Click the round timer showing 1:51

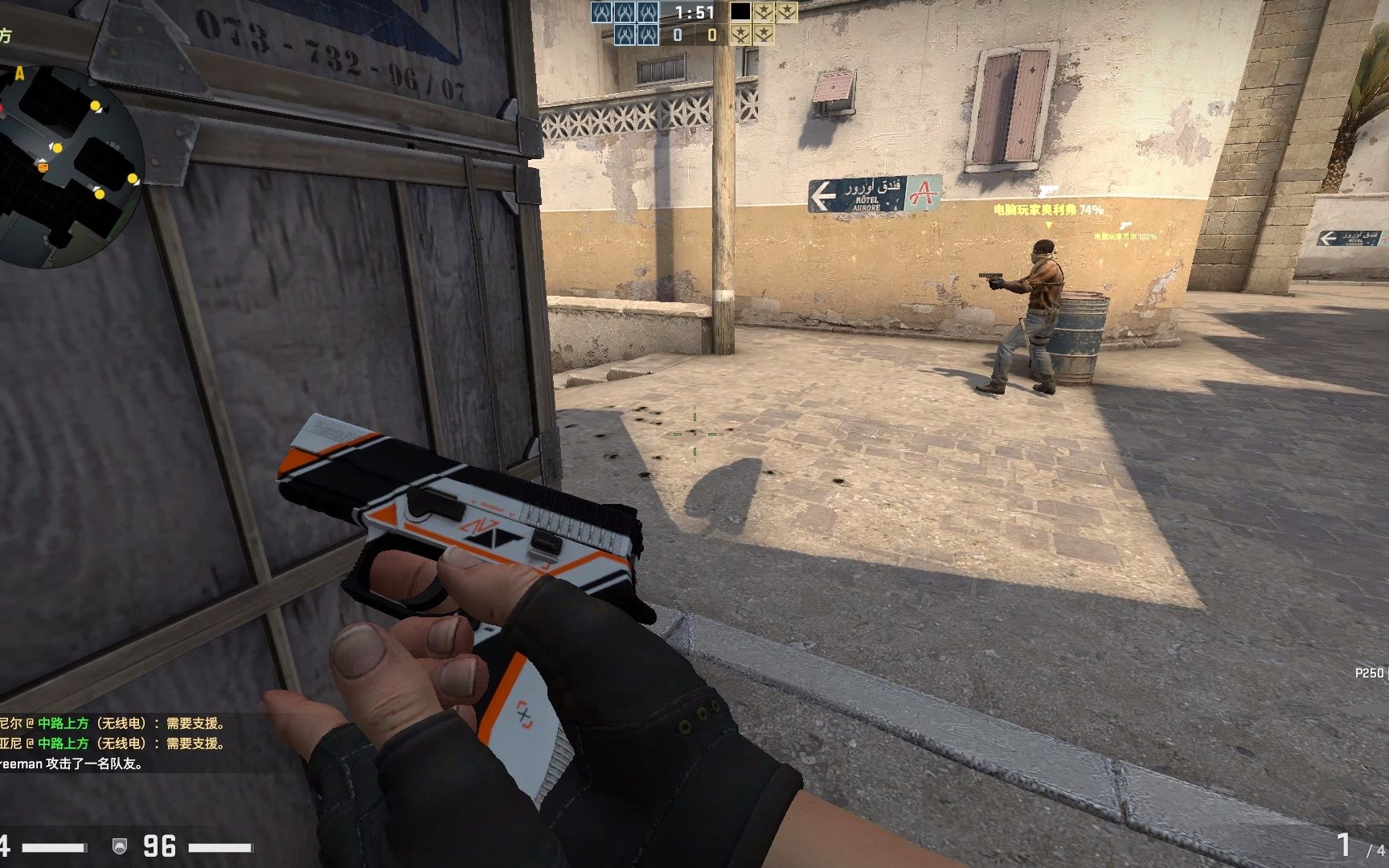point(694,11)
